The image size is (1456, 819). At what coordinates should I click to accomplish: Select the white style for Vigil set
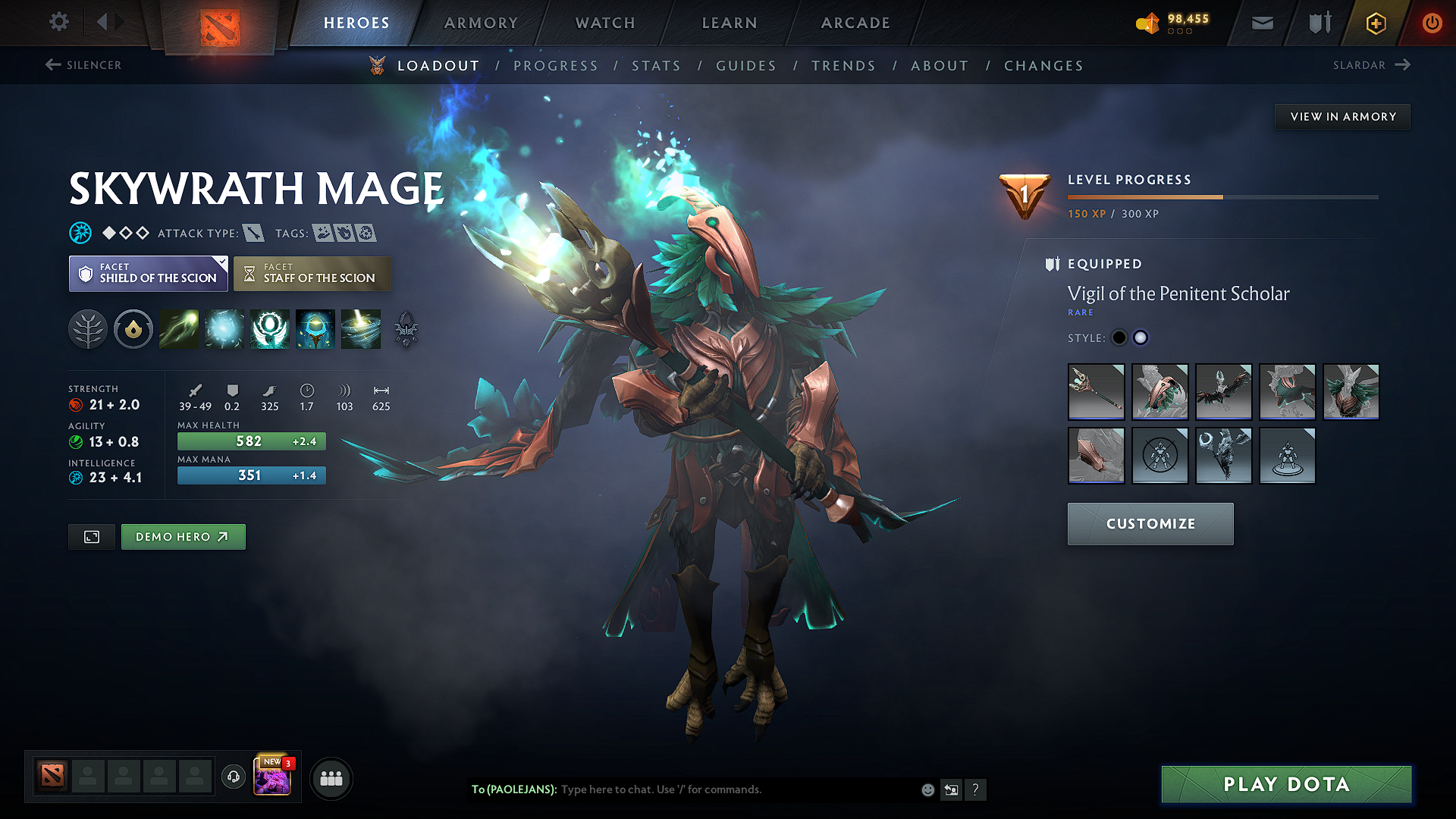pyautogui.click(x=1141, y=337)
